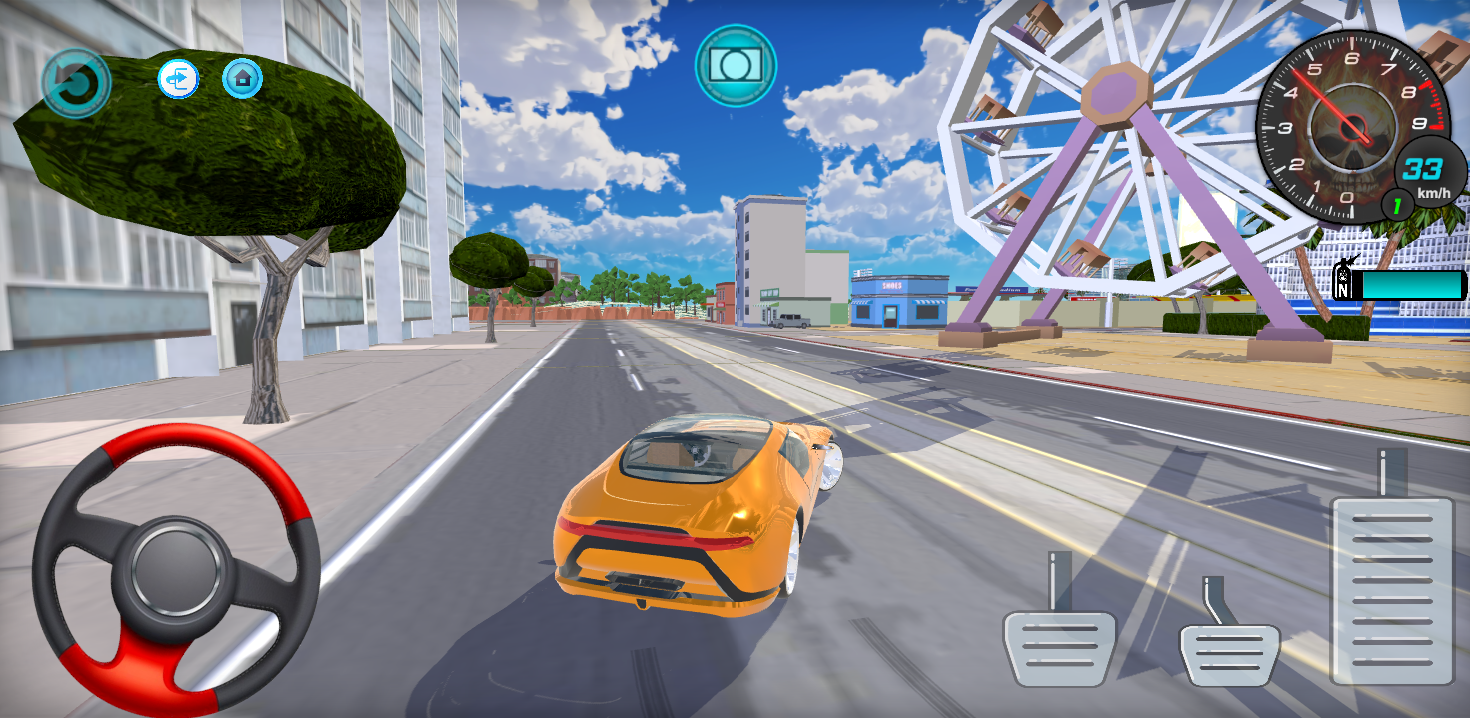The height and width of the screenshot is (718, 1470).
Task: Click the red and black steering wheel
Action: tap(176, 568)
